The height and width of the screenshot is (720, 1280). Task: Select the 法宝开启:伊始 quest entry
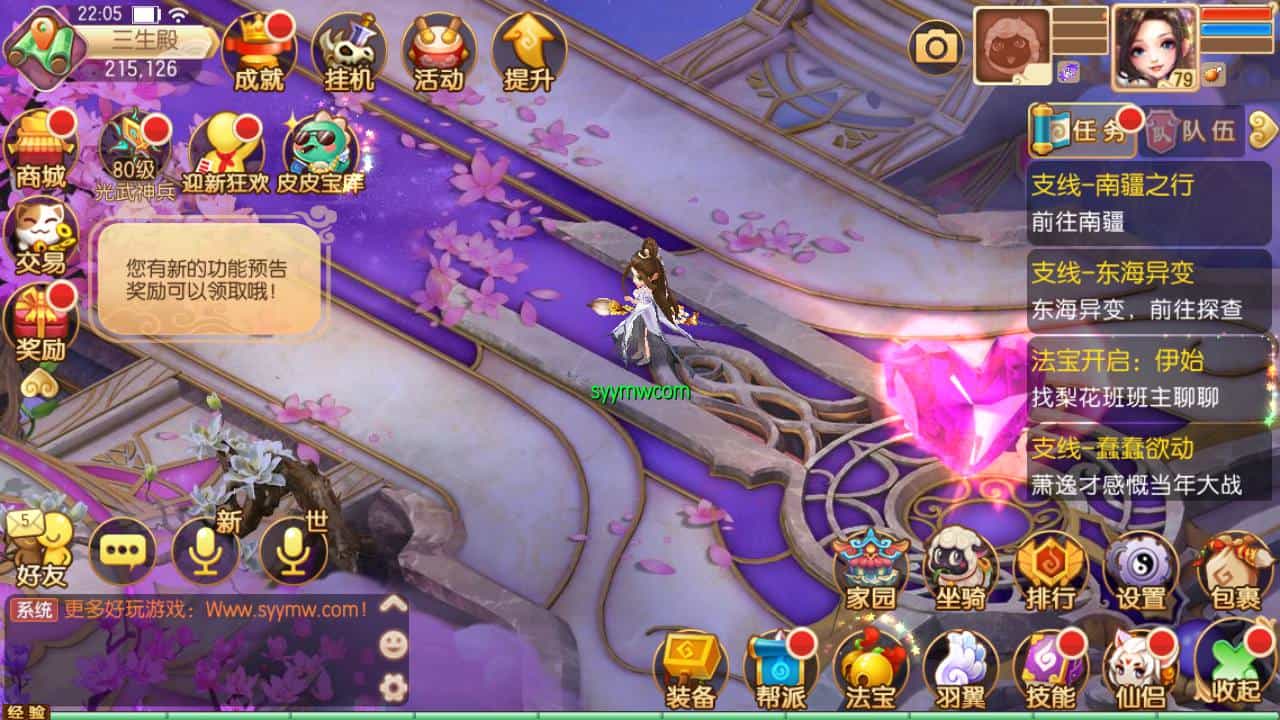1148,377
